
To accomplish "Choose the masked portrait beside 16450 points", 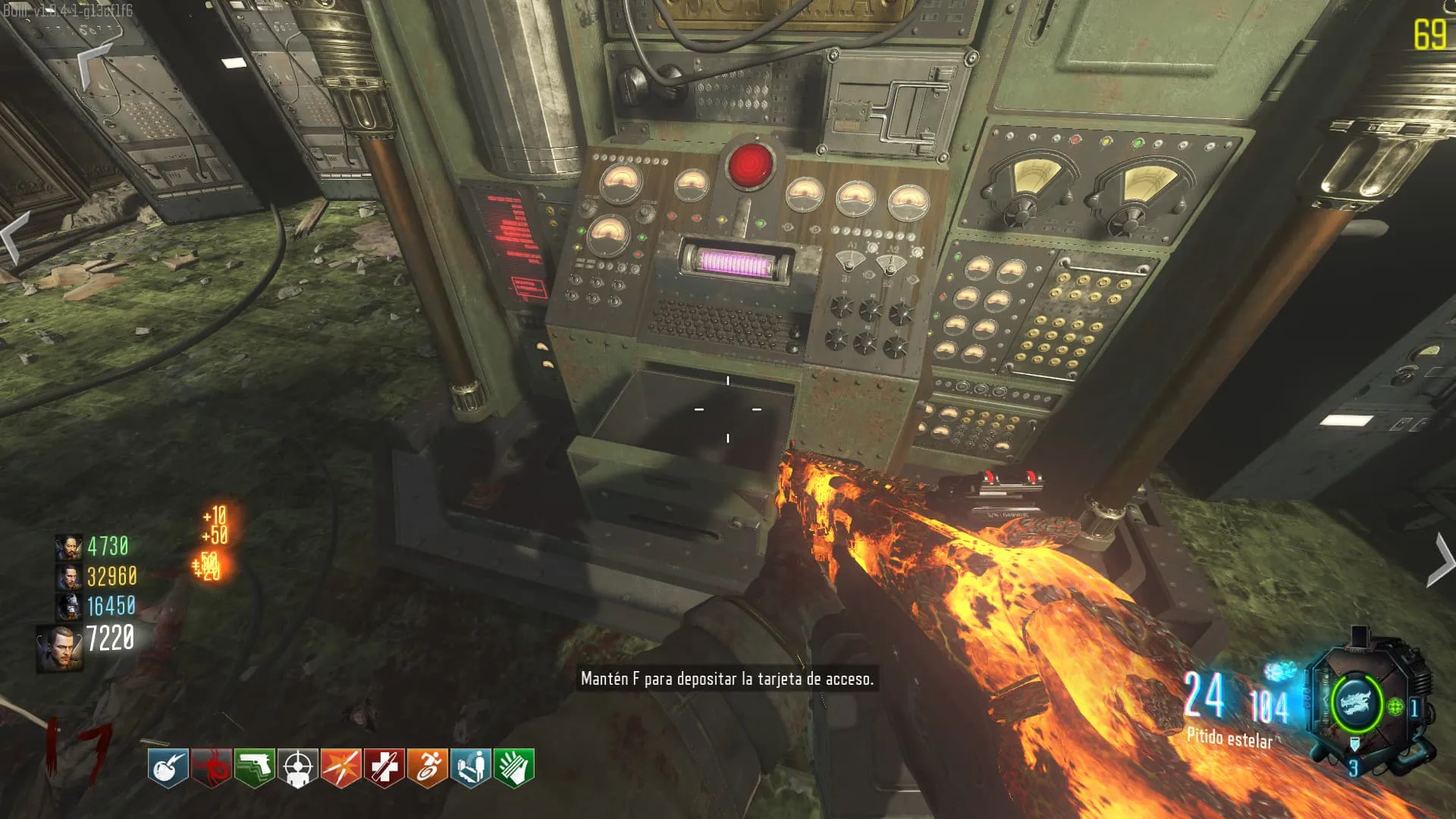I will [x=68, y=607].
